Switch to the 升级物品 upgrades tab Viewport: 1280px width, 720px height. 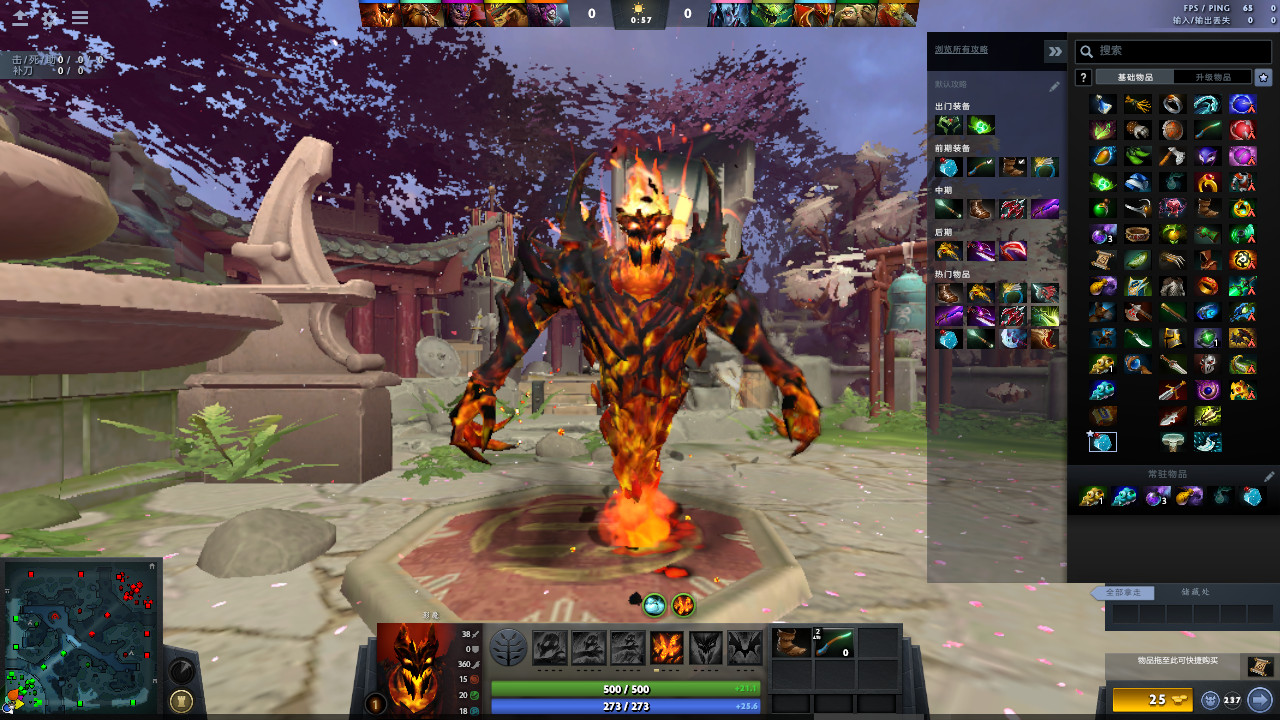1214,77
